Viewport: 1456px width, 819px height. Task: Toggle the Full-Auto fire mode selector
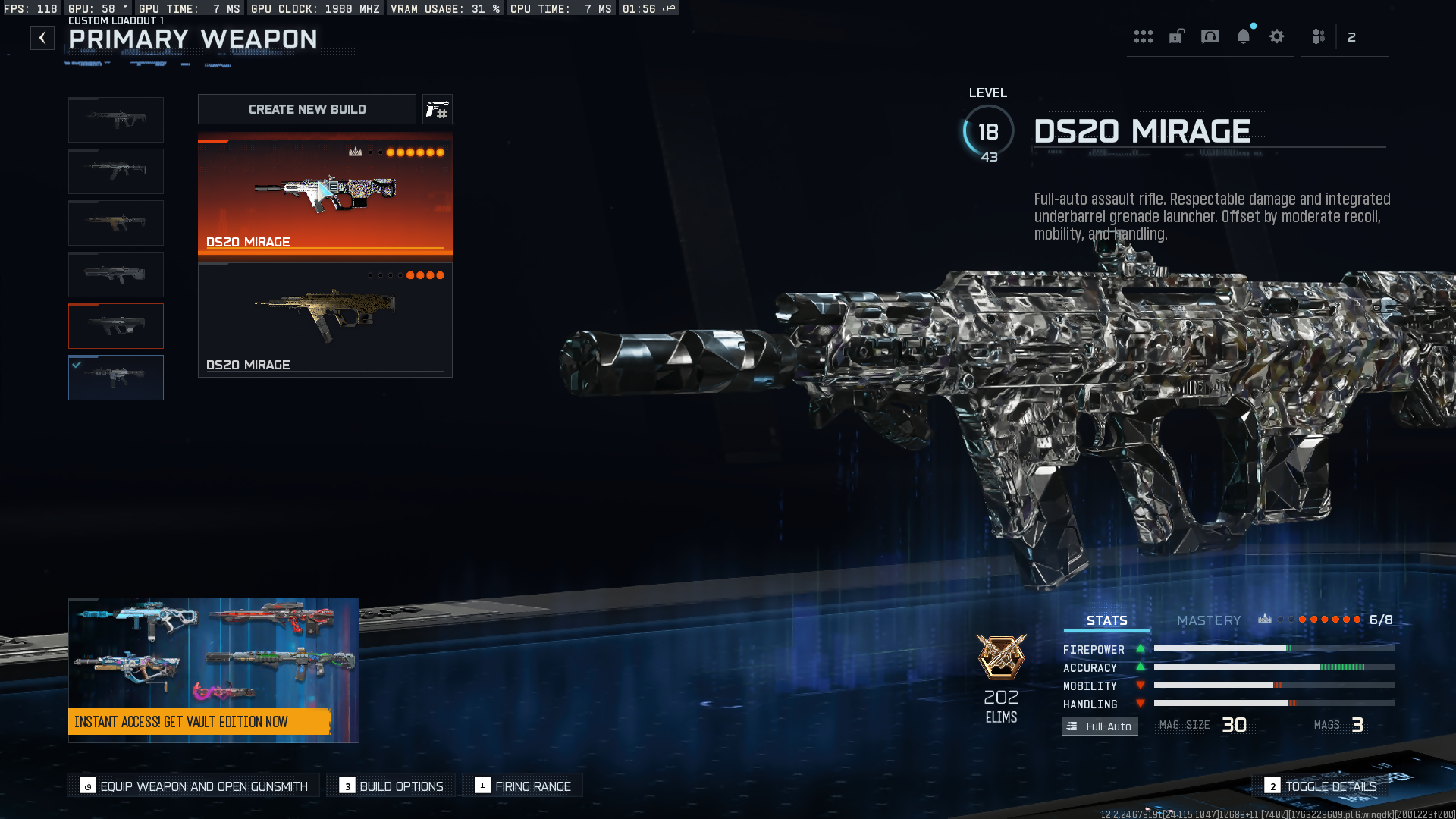pos(1100,726)
